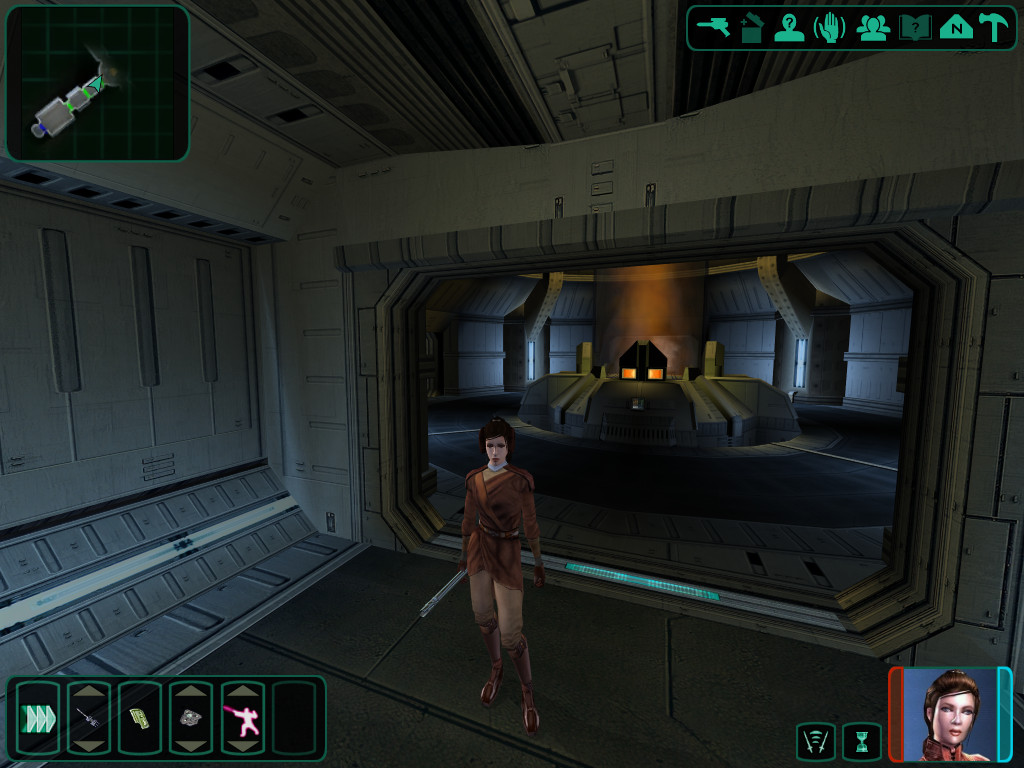The height and width of the screenshot is (768, 1024).
Task: Open the Options hammer icon
Action: point(993,27)
